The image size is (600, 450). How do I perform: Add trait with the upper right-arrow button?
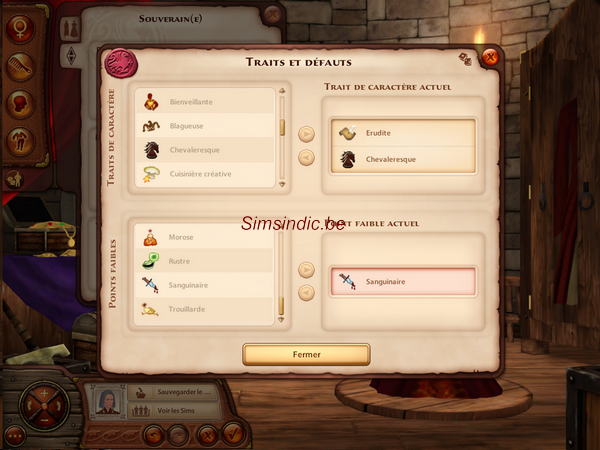(307, 133)
